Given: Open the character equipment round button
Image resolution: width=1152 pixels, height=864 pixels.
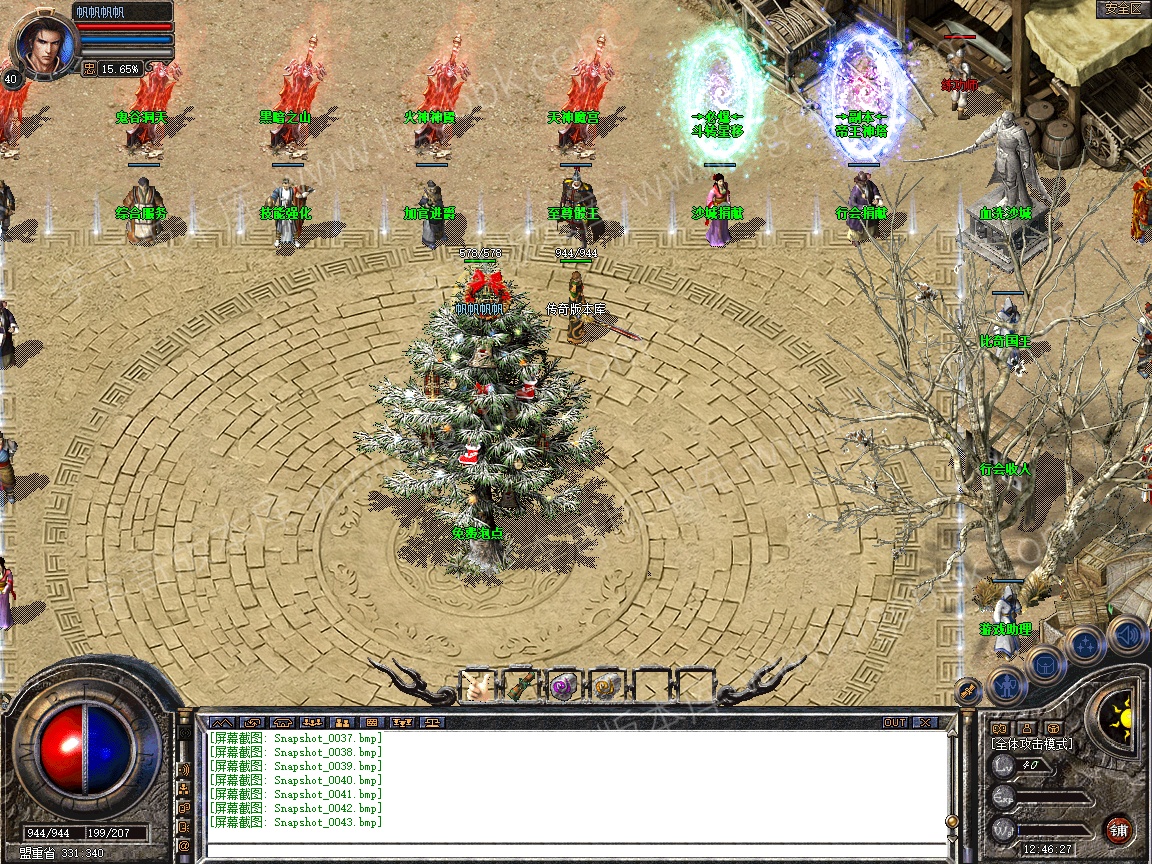Looking at the screenshot, I should tap(1005, 686).
